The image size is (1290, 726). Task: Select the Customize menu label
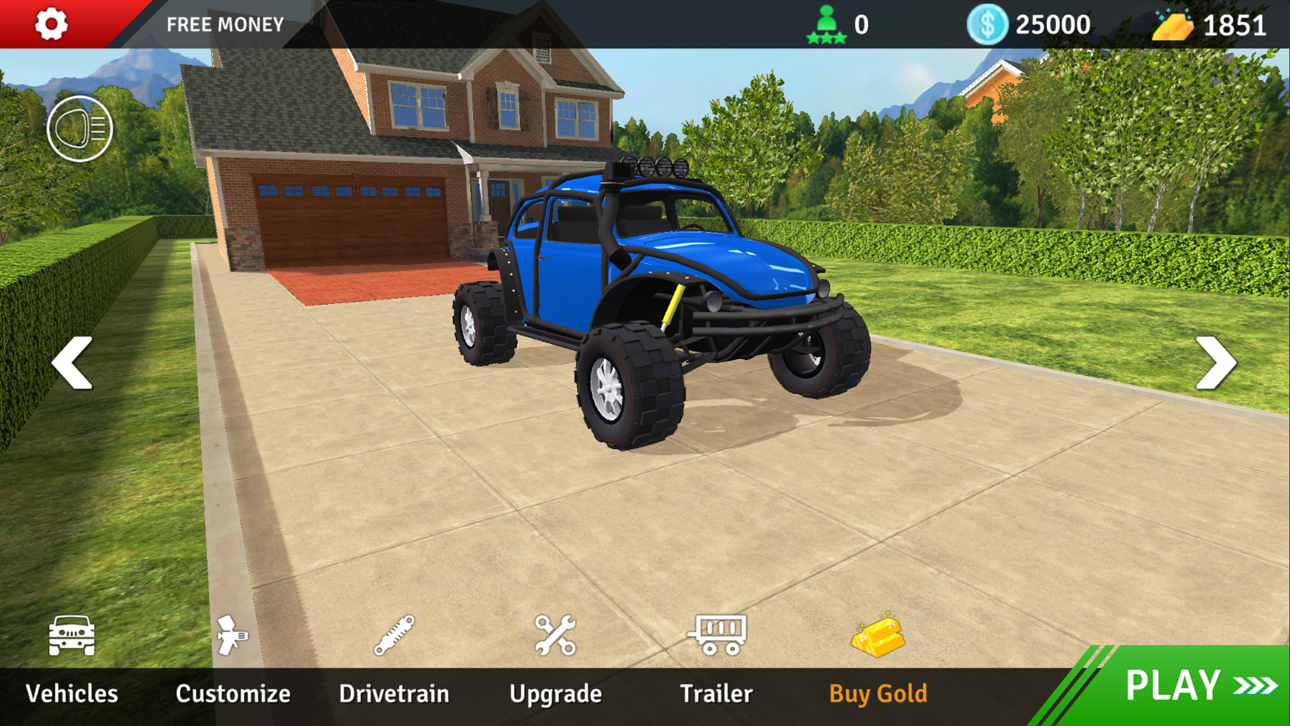click(232, 692)
